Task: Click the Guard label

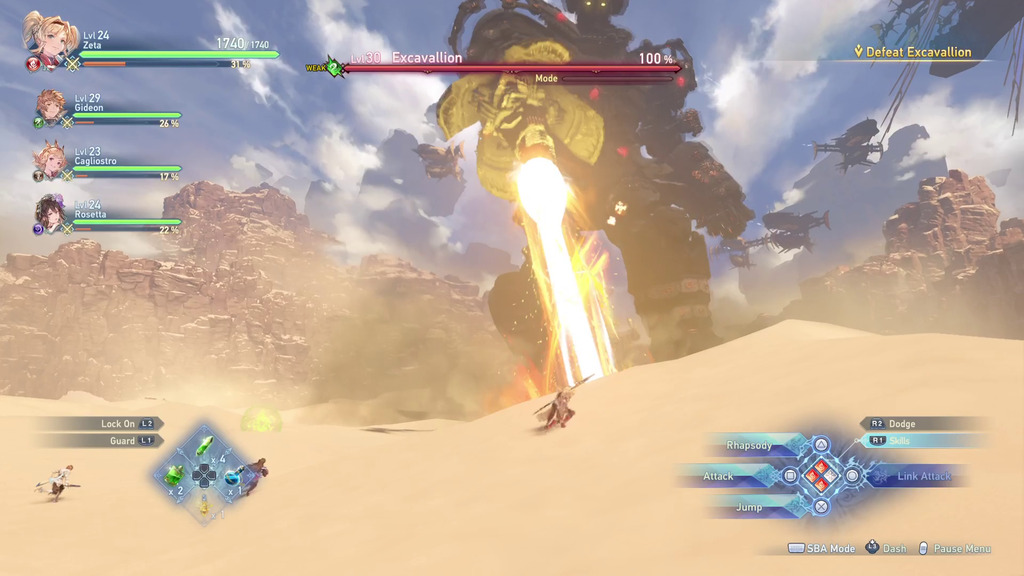Action: click(x=123, y=441)
